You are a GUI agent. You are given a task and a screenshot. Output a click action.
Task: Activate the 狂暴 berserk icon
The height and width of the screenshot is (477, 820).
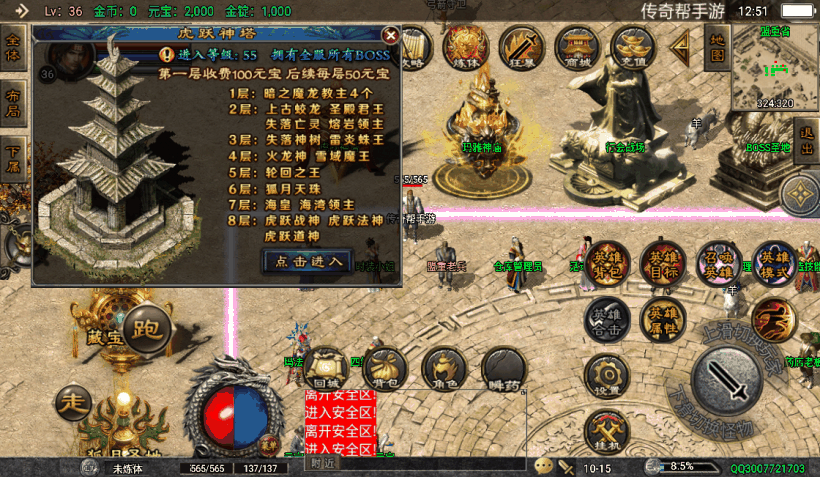coord(520,46)
